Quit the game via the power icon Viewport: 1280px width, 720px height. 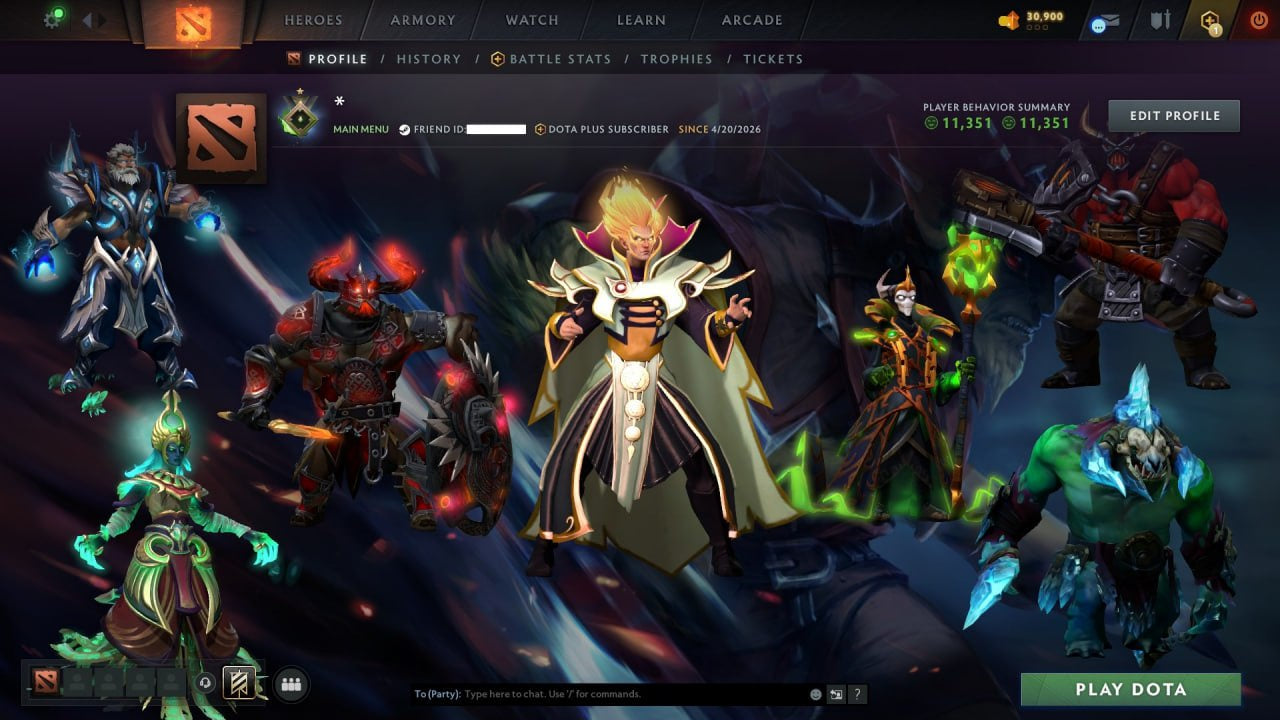coord(1257,20)
